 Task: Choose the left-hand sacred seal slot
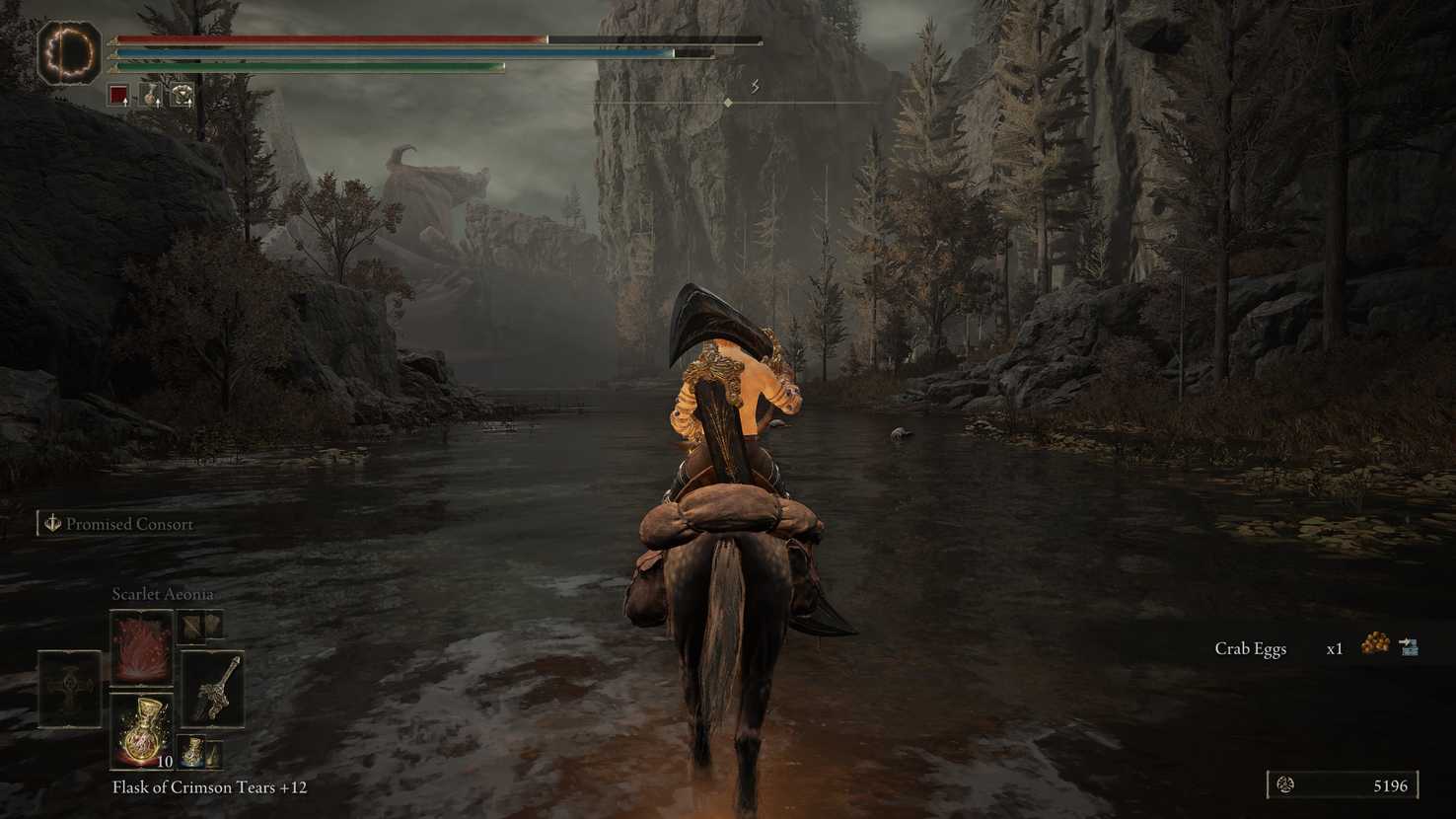pos(69,689)
